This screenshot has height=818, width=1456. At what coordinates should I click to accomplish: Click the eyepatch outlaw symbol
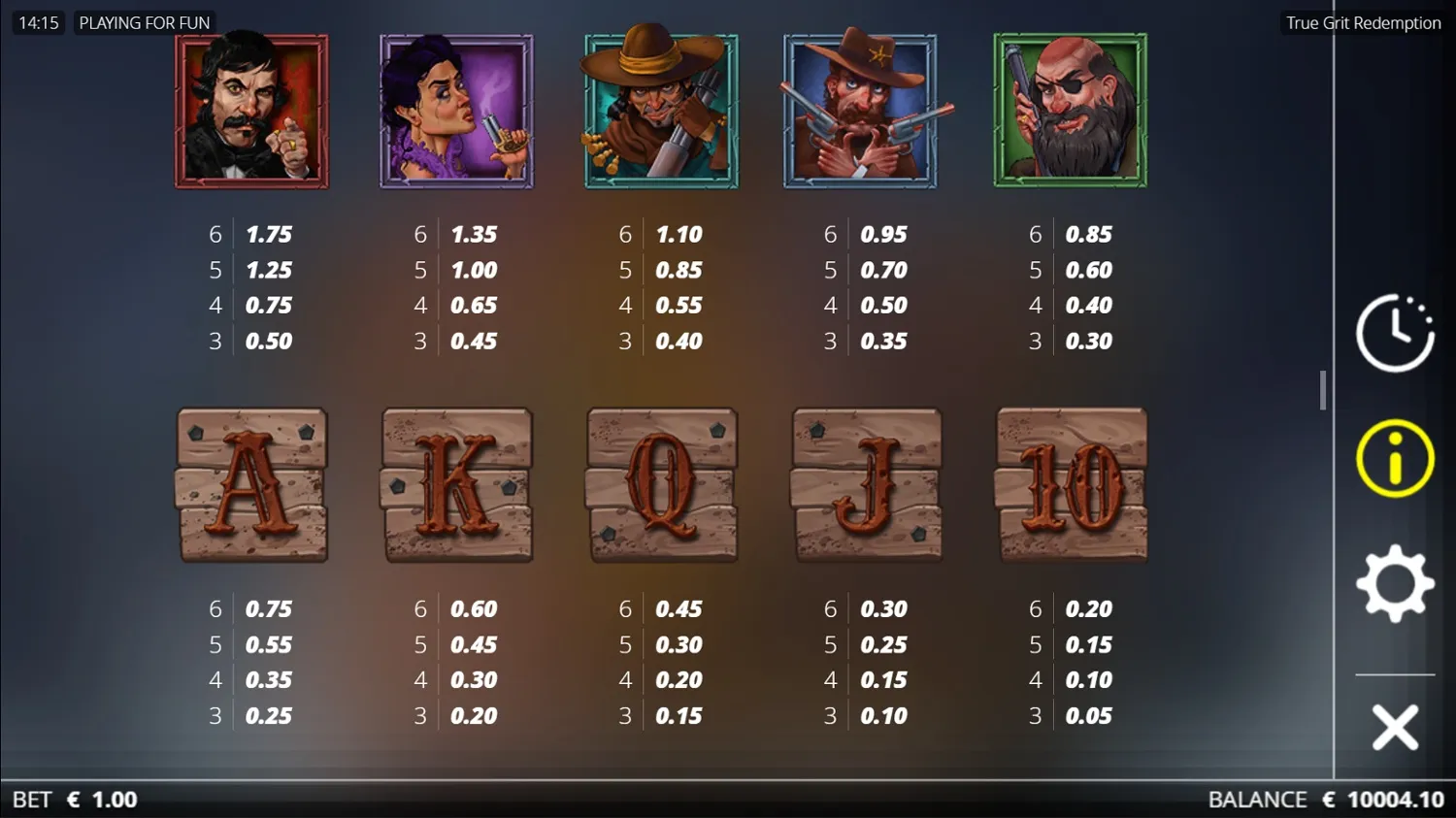pyautogui.click(x=1071, y=110)
